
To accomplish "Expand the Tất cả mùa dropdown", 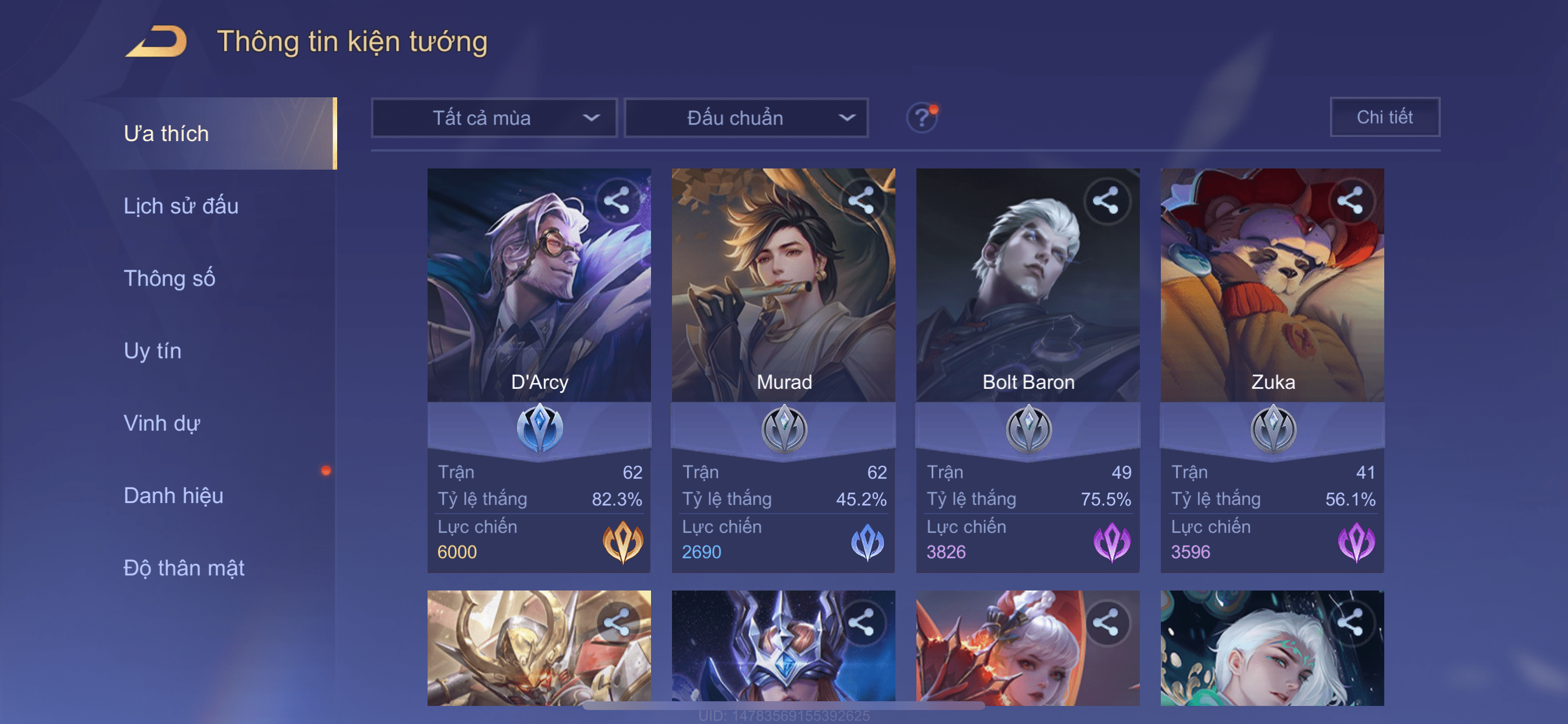I will click(494, 117).
